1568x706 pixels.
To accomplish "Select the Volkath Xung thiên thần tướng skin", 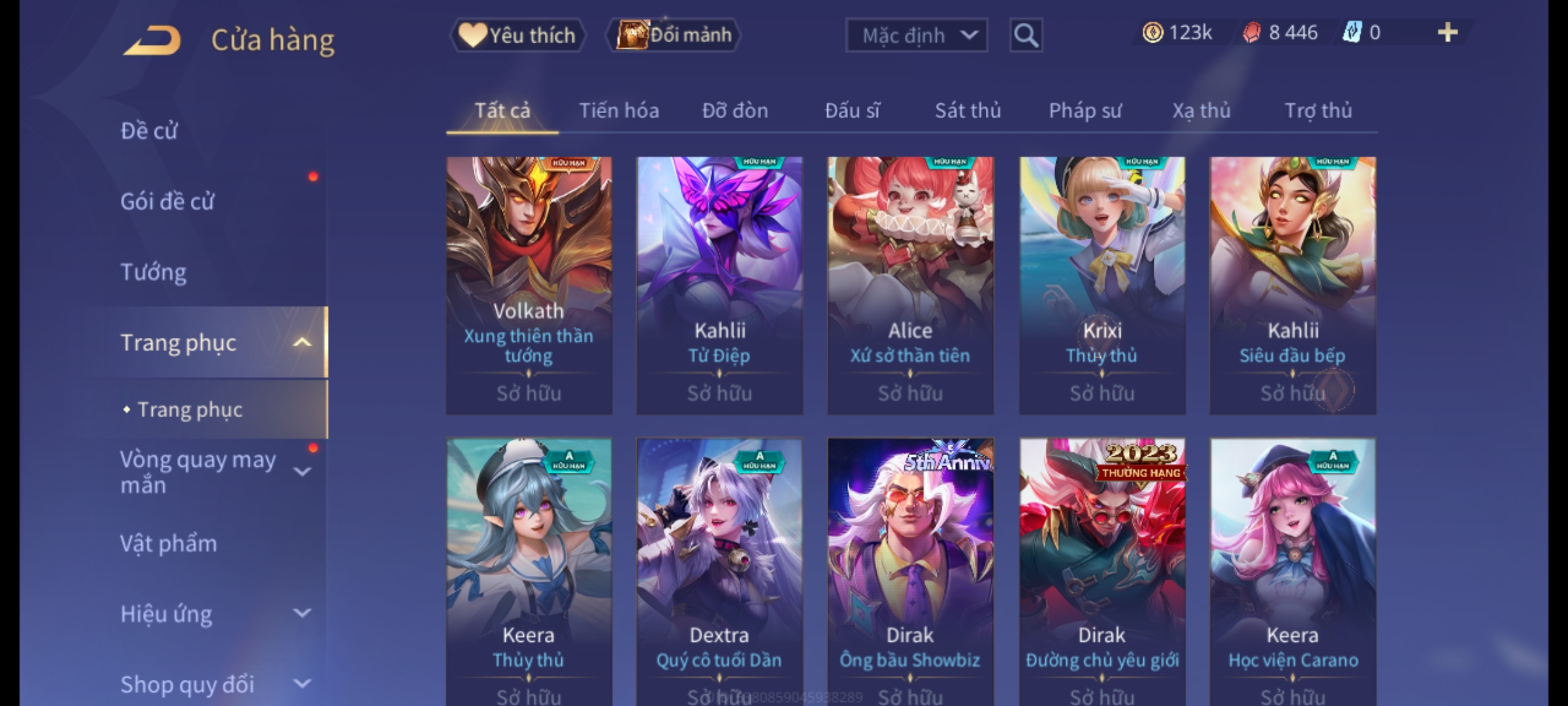I will pos(529,285).
